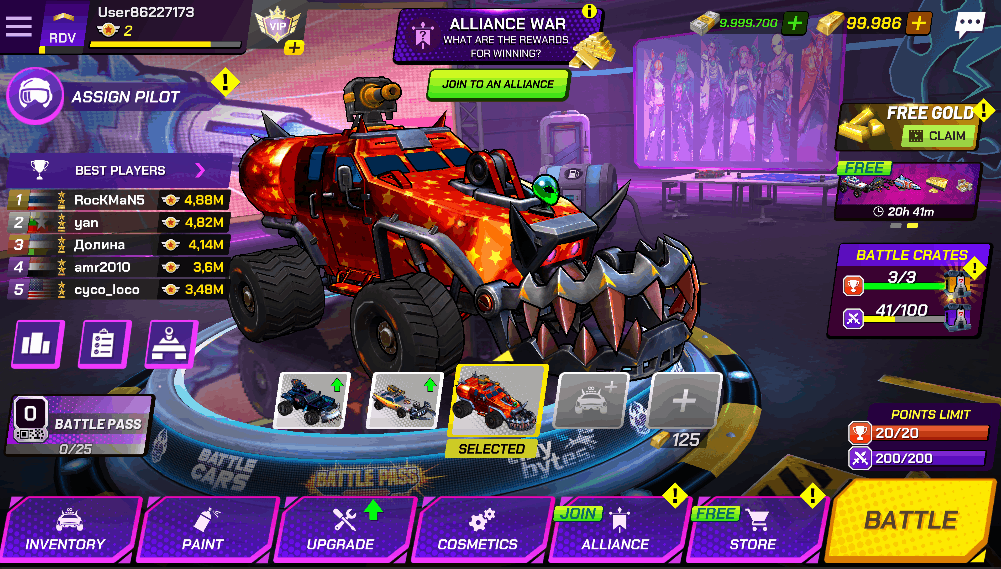The image size is (1001, 569).
Task: Select the blue car thumbnail
Action: coord(312,400)
